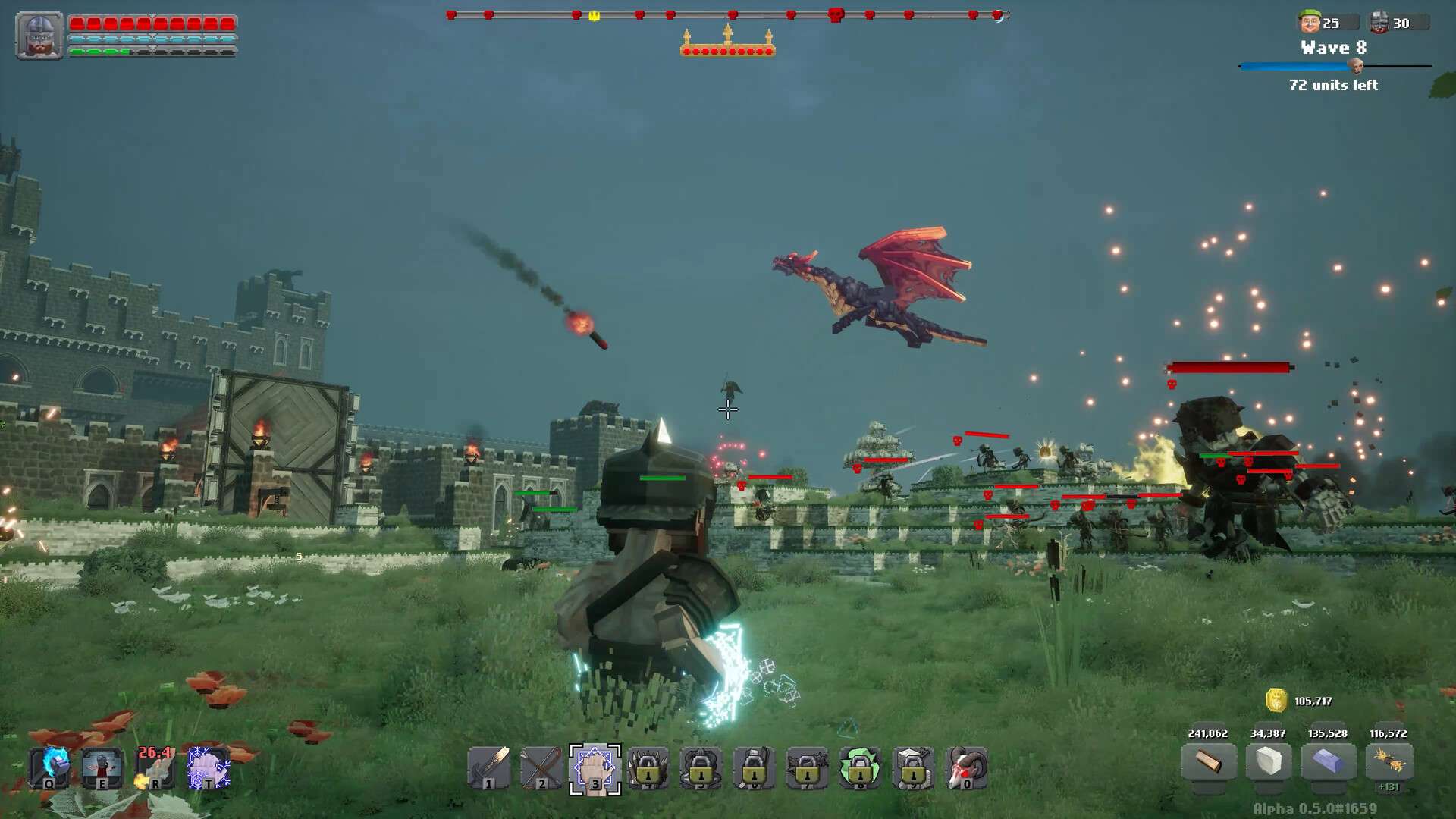Activate the lightning hammer ability

point(50,767)
